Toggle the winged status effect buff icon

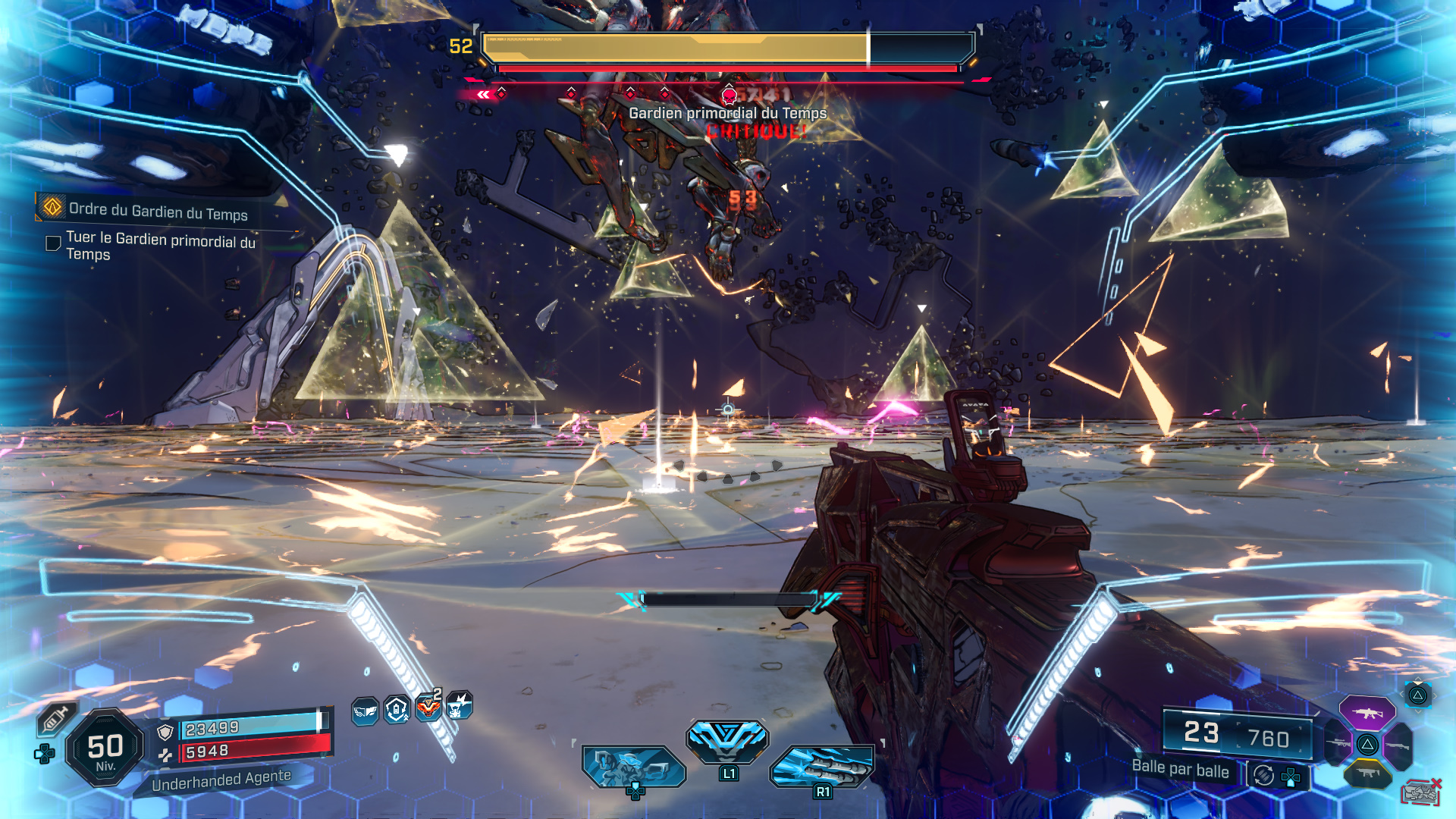(366, 709)
